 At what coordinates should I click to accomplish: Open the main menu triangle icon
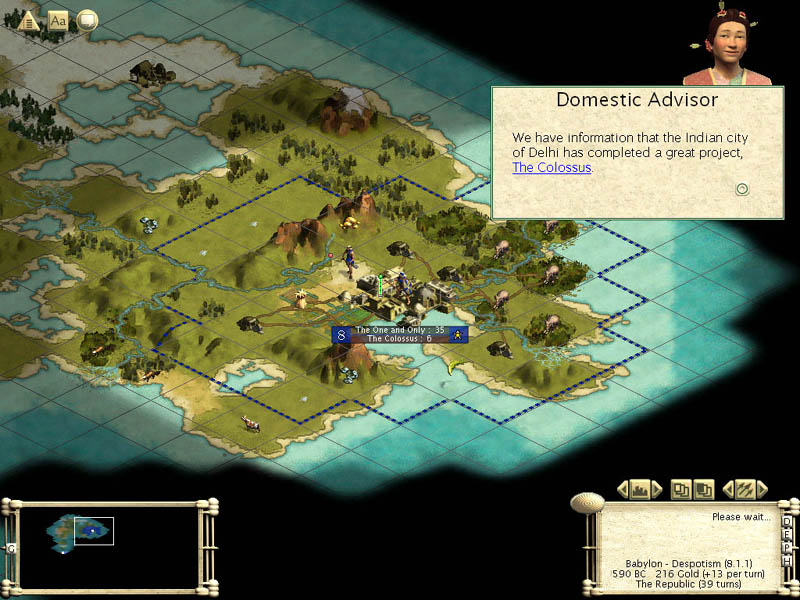click(x=29, y=19)
